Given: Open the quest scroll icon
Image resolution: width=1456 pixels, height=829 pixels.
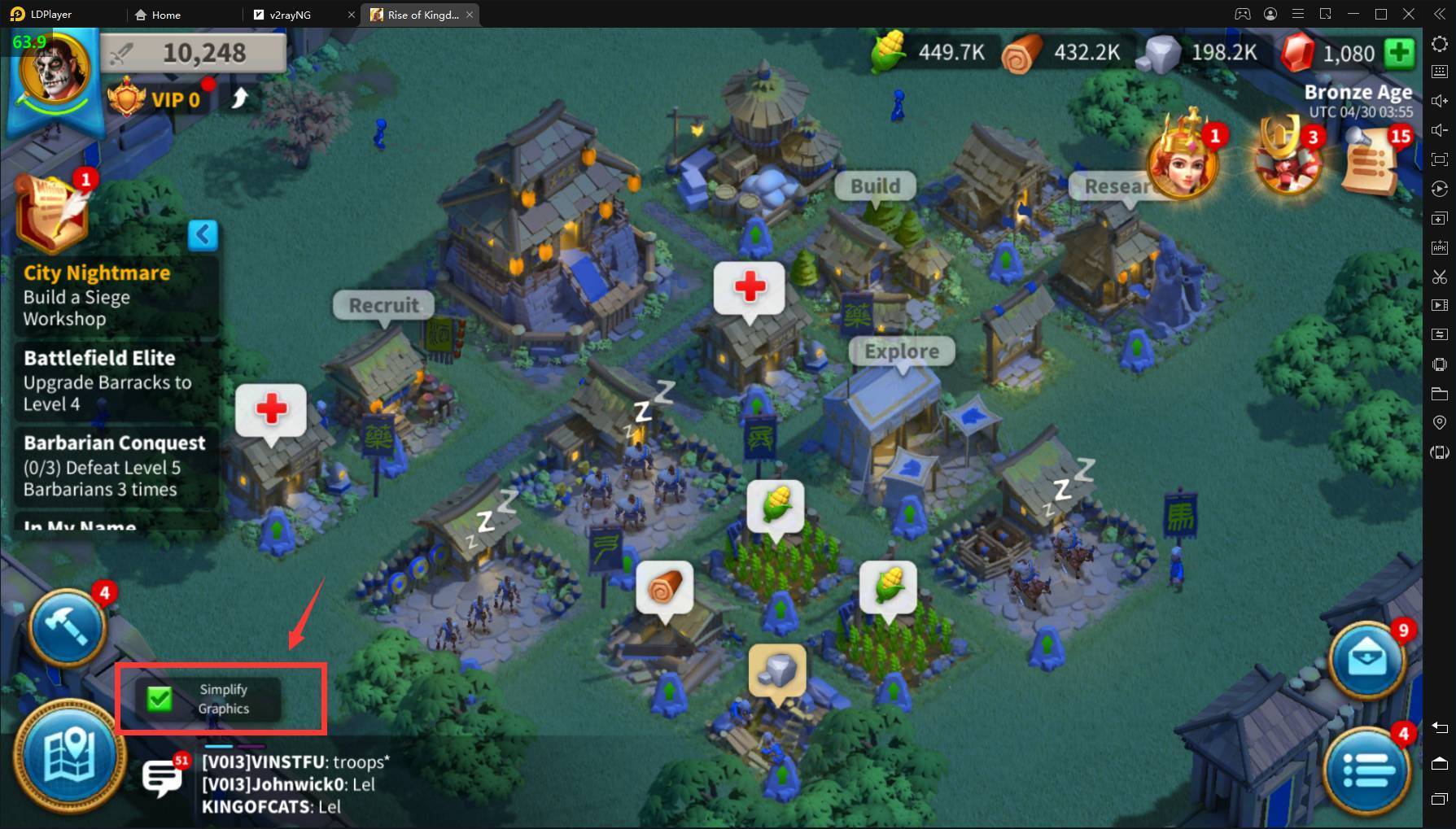Looking at the screenshot, I should point(52,210).
